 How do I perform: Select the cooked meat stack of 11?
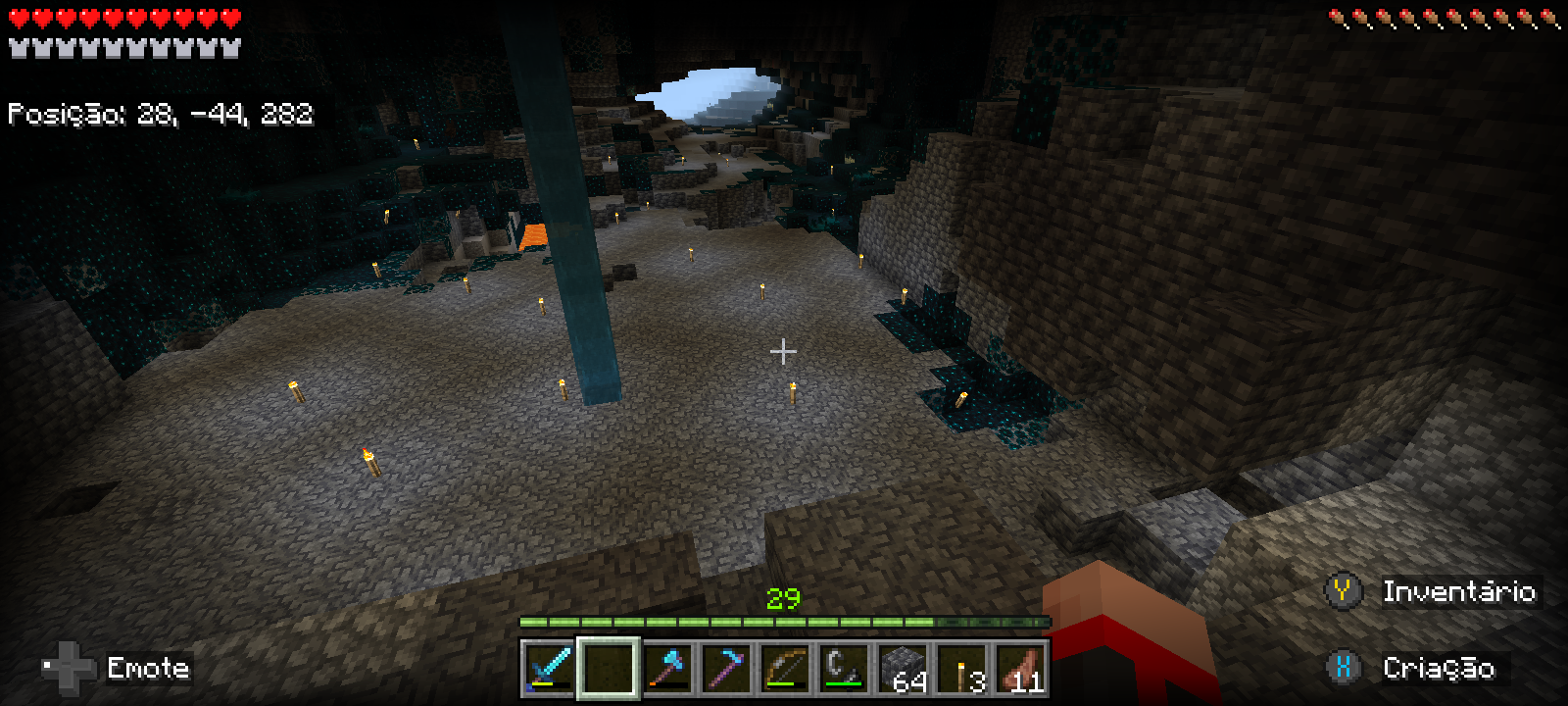(x=1020, y=669)
